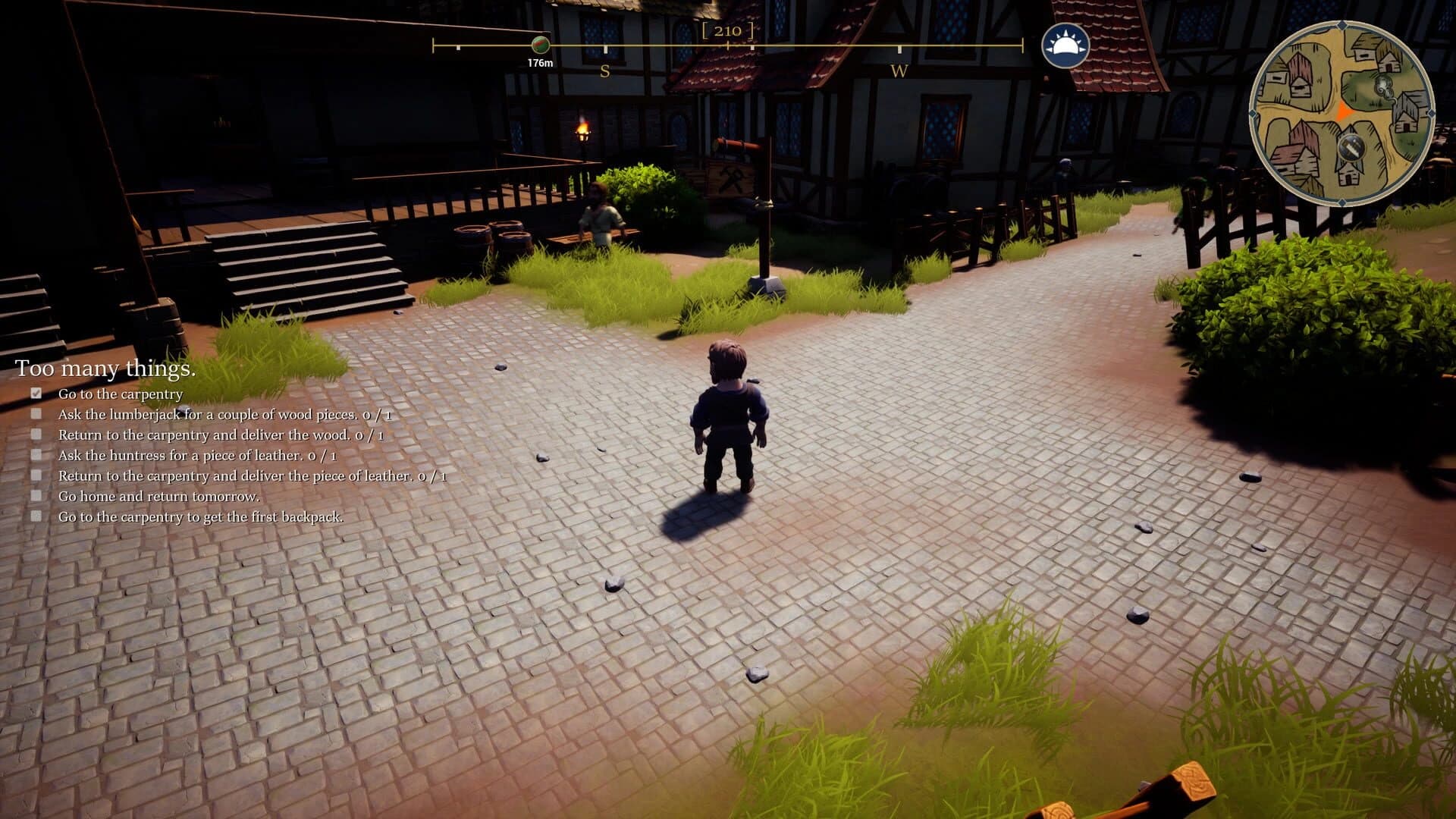Click the blue diamond at the minimap's top edge

[x=1341, y=24]
